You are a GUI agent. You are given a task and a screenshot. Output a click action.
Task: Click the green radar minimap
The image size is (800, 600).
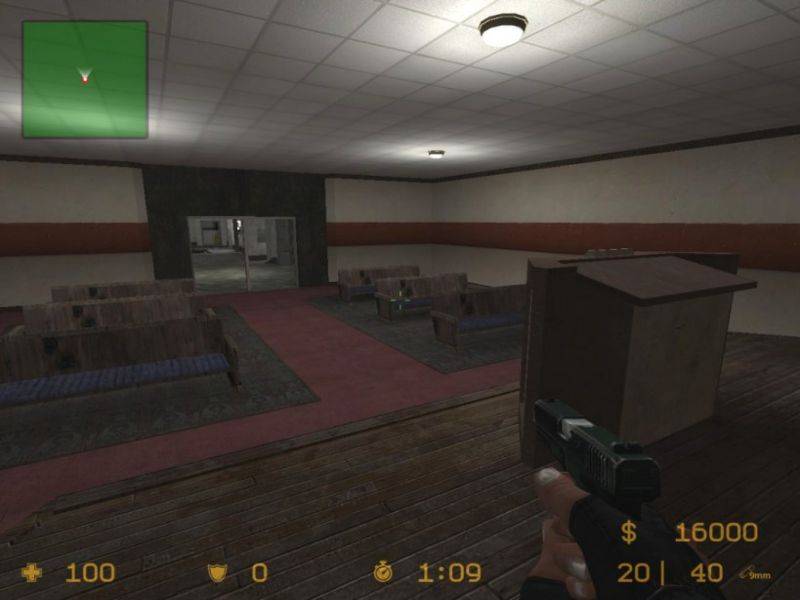tap(85, 79)
